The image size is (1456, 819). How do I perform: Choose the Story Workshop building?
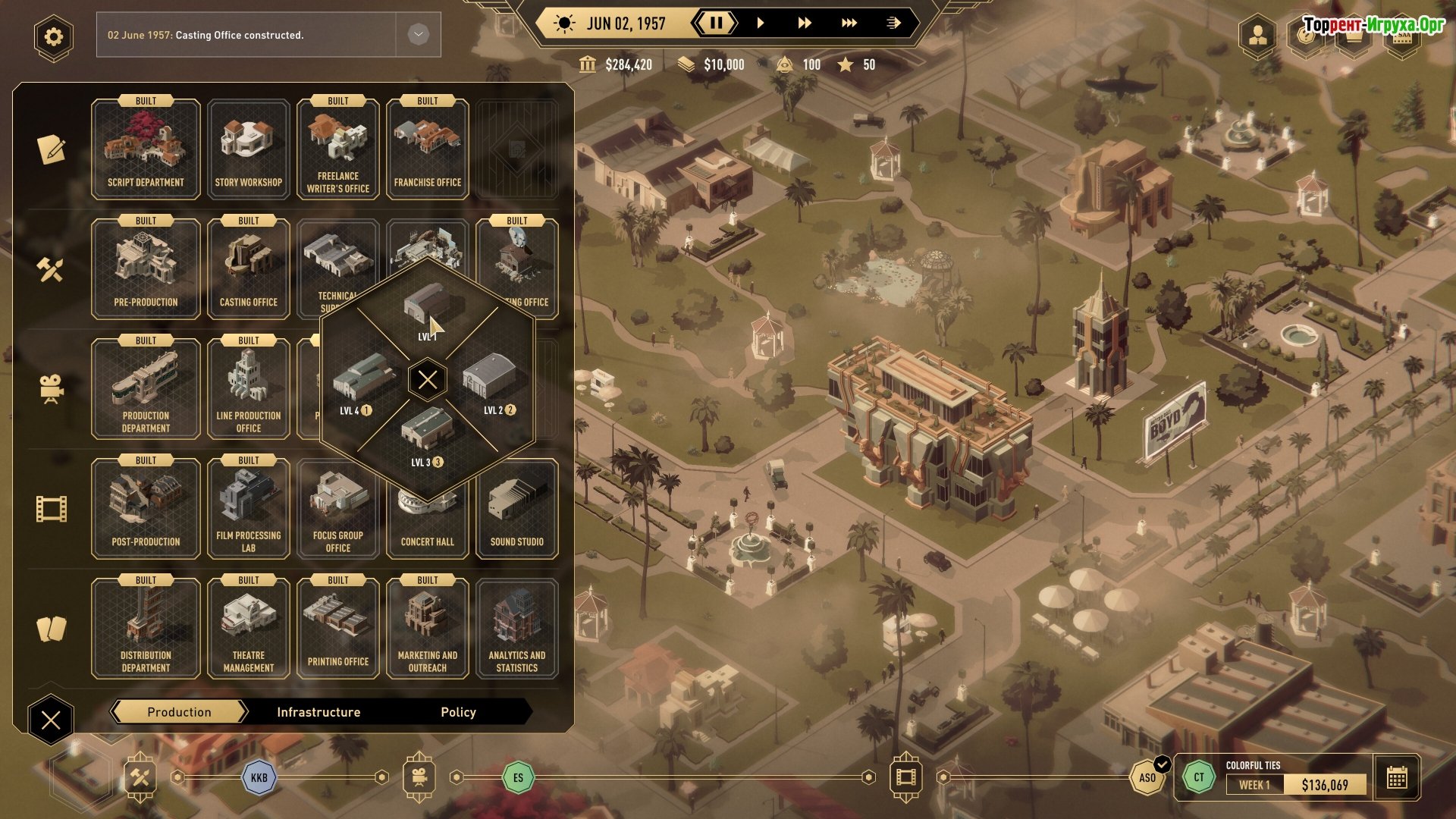click(248, 149)
